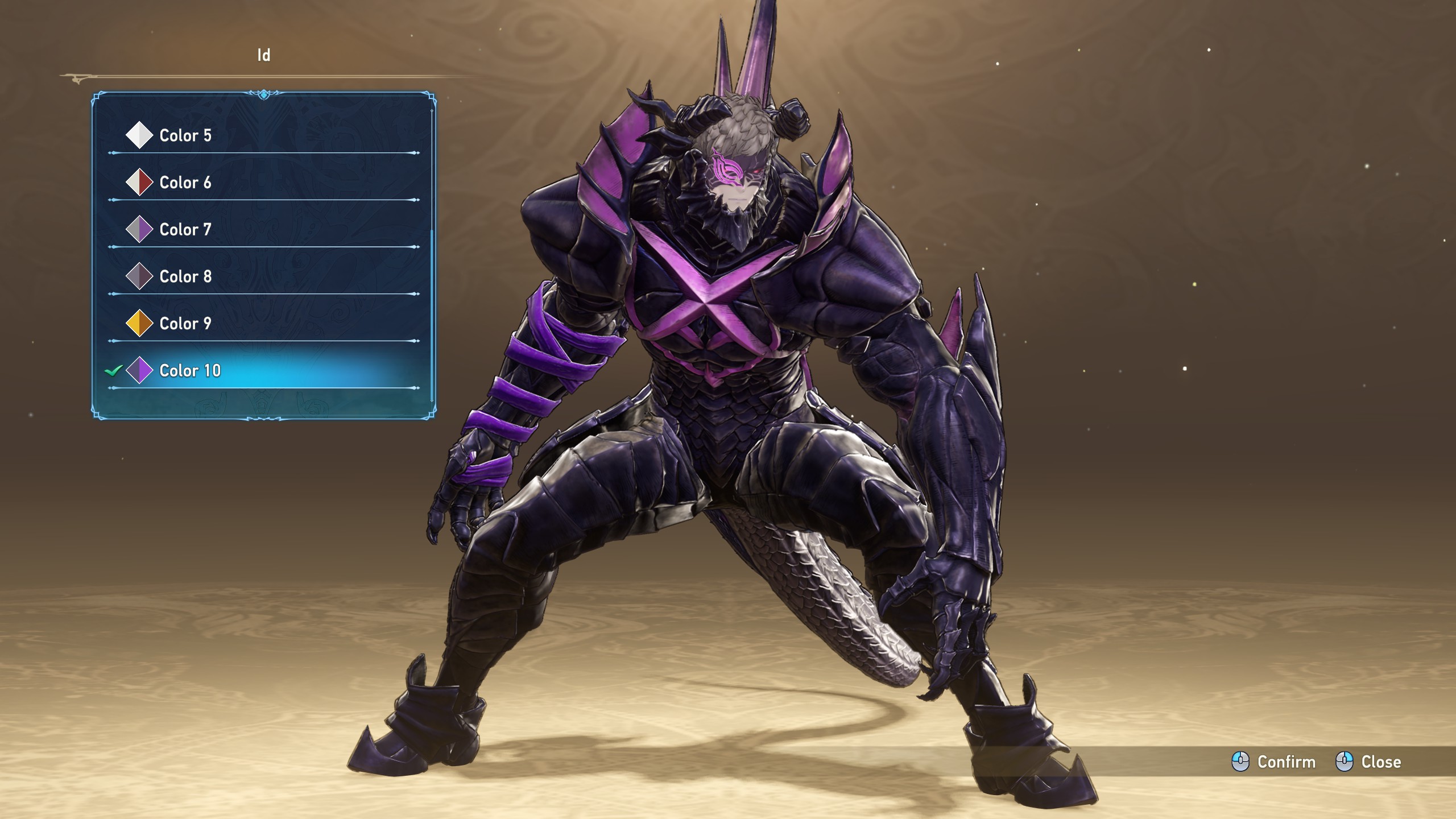This screenshot has height=819, width=1456.
Task: Switch to Color 9 gold scheme
Action: [185, 324]
